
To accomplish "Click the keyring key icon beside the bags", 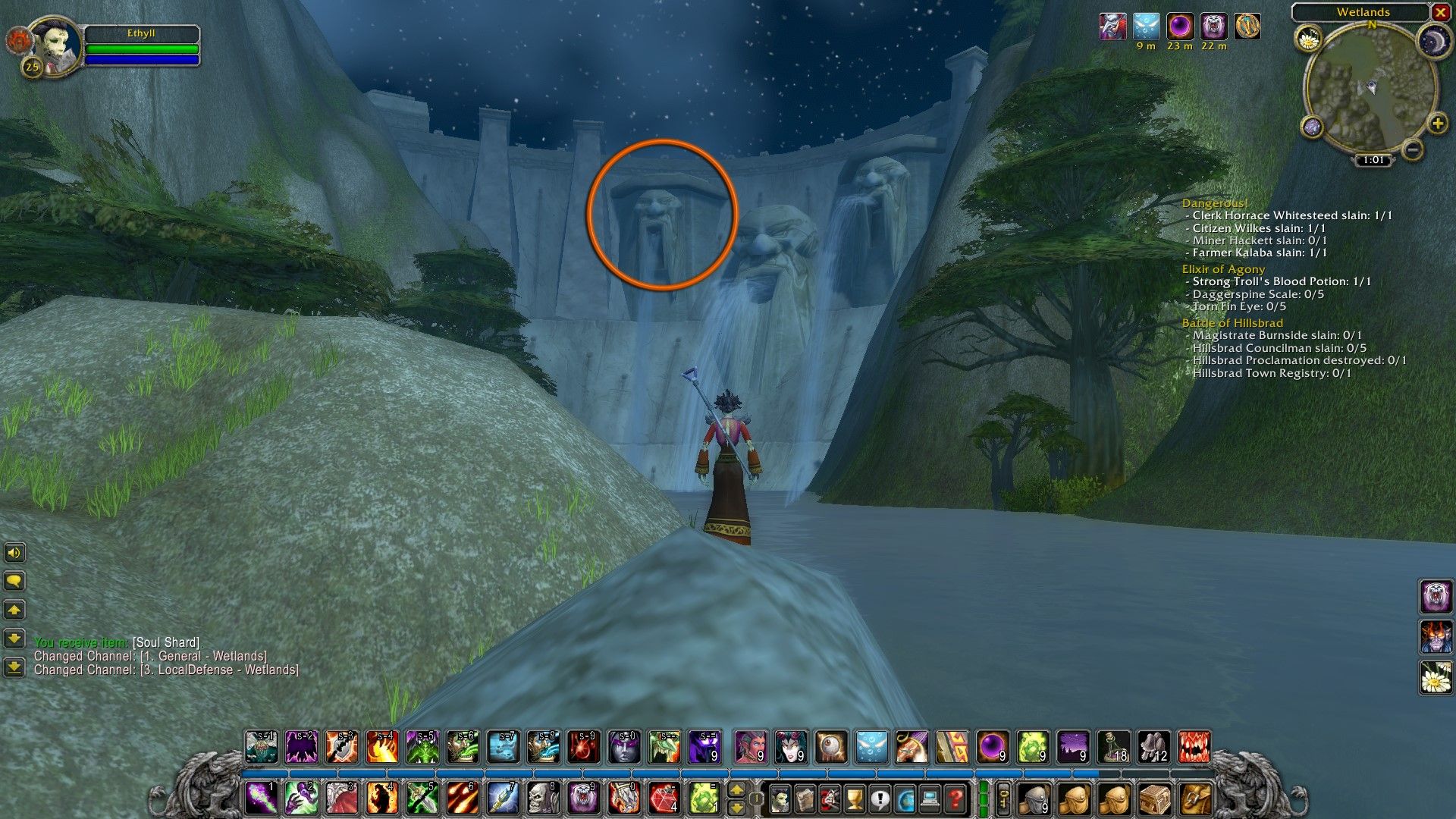I will 1003,798.
